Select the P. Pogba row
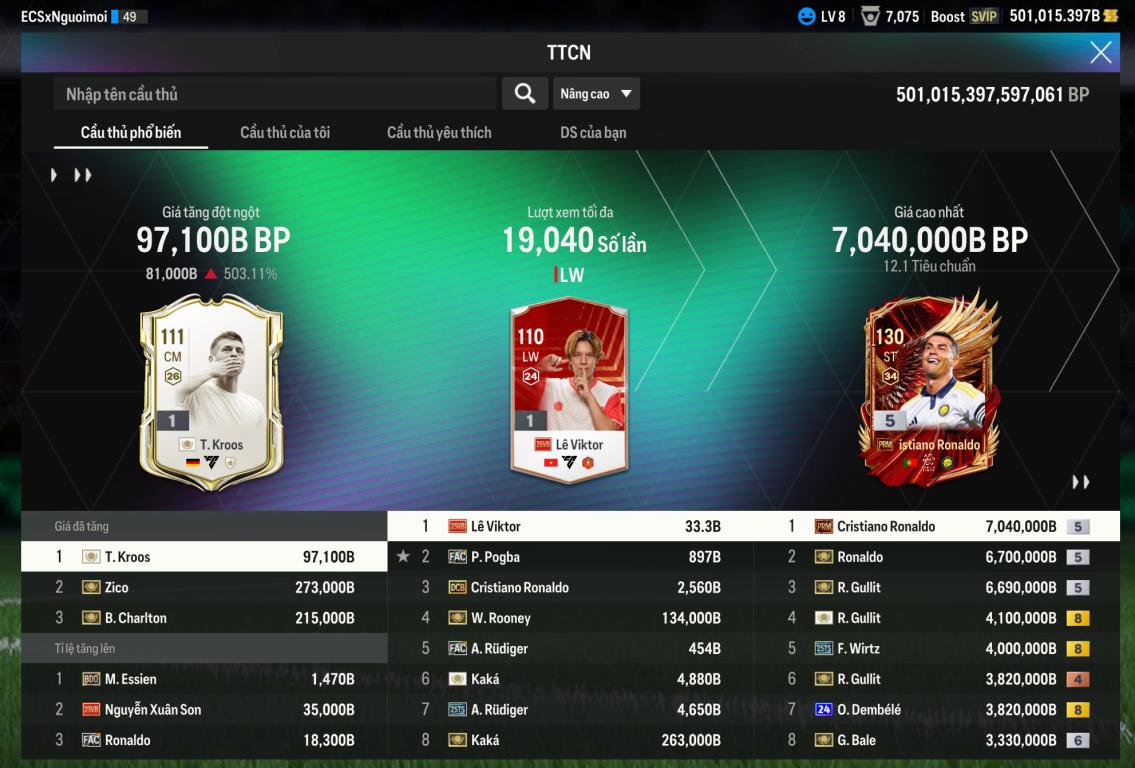The height and width of the screenshot is (768, 1135). coord(570,557)
